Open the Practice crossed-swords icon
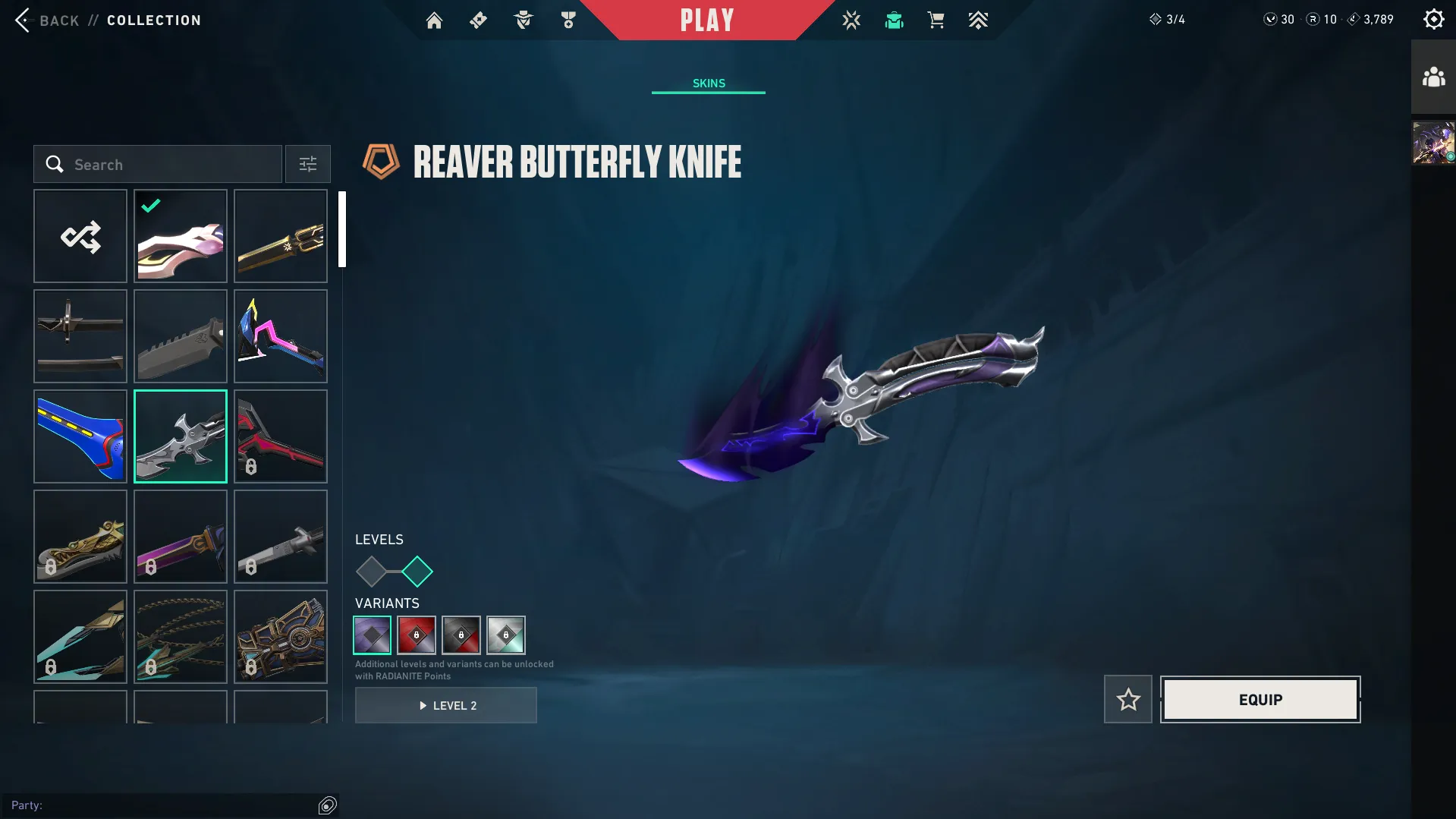This screenshot has height=819, width=1456. [x=851, y=20]
